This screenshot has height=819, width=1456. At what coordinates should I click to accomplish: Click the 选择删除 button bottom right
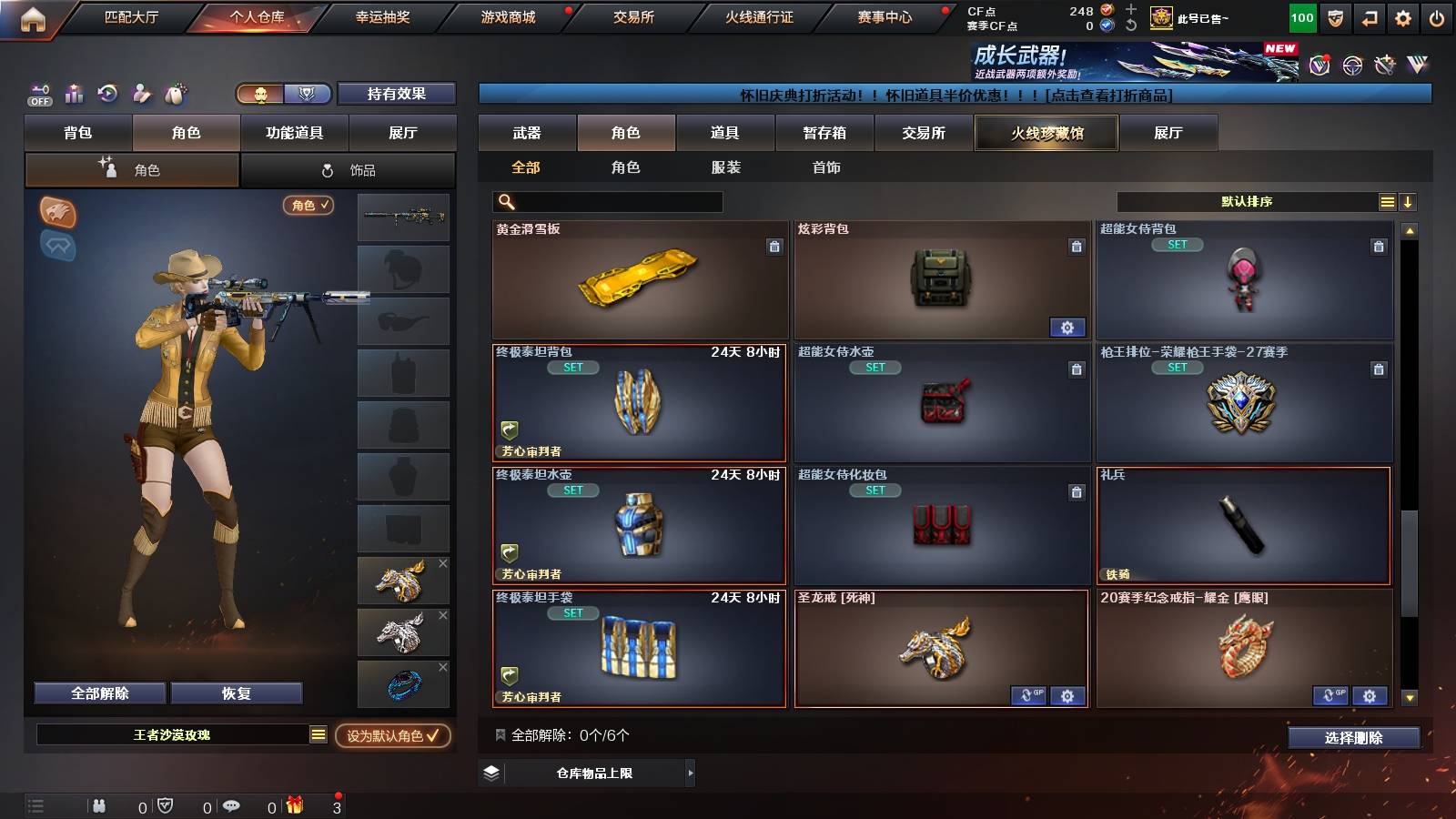pos(1353,738)
